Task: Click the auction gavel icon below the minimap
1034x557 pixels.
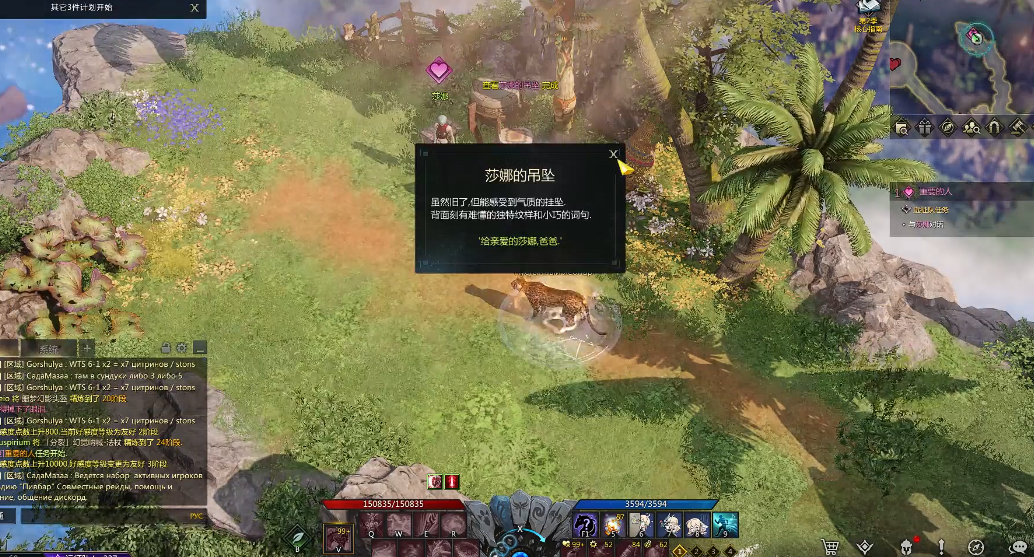Action: pyautogui.click(x=1019, y=127)
